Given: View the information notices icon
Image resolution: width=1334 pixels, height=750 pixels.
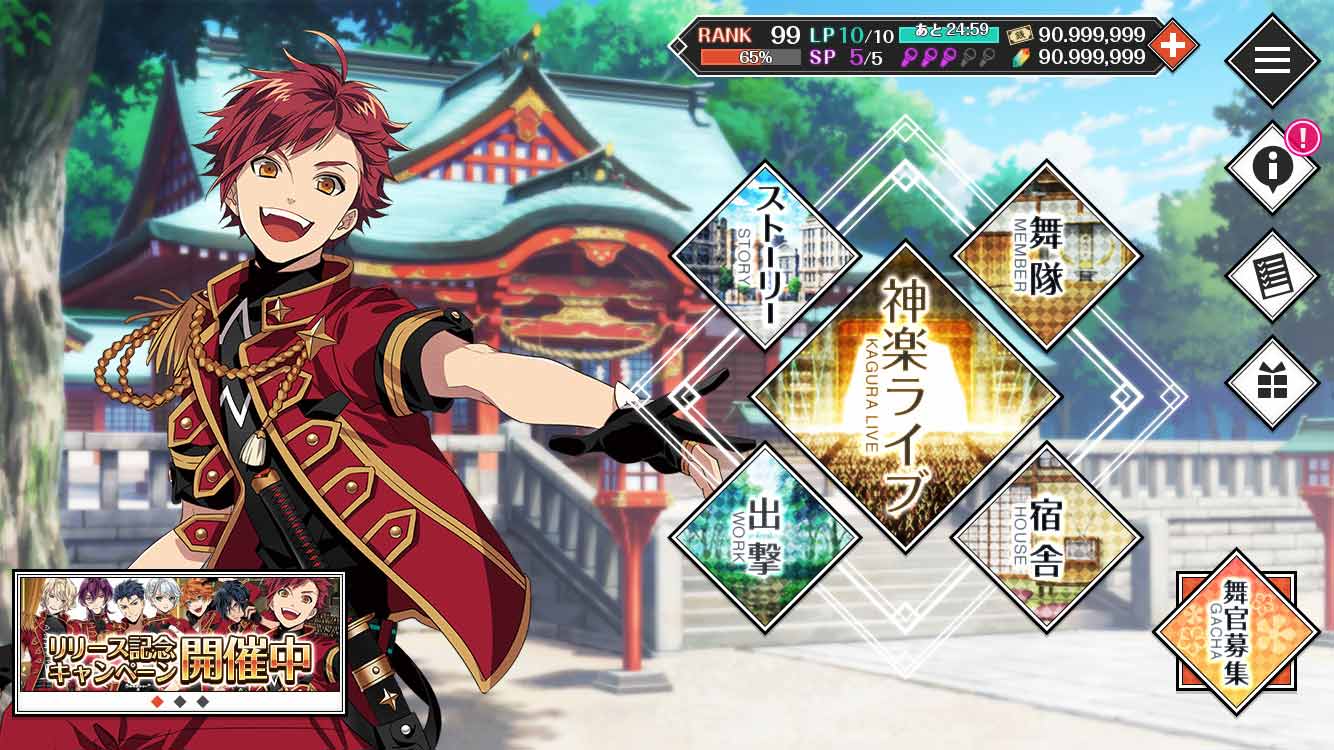Looking at the screenshot, I should (x=1272, y=168).
